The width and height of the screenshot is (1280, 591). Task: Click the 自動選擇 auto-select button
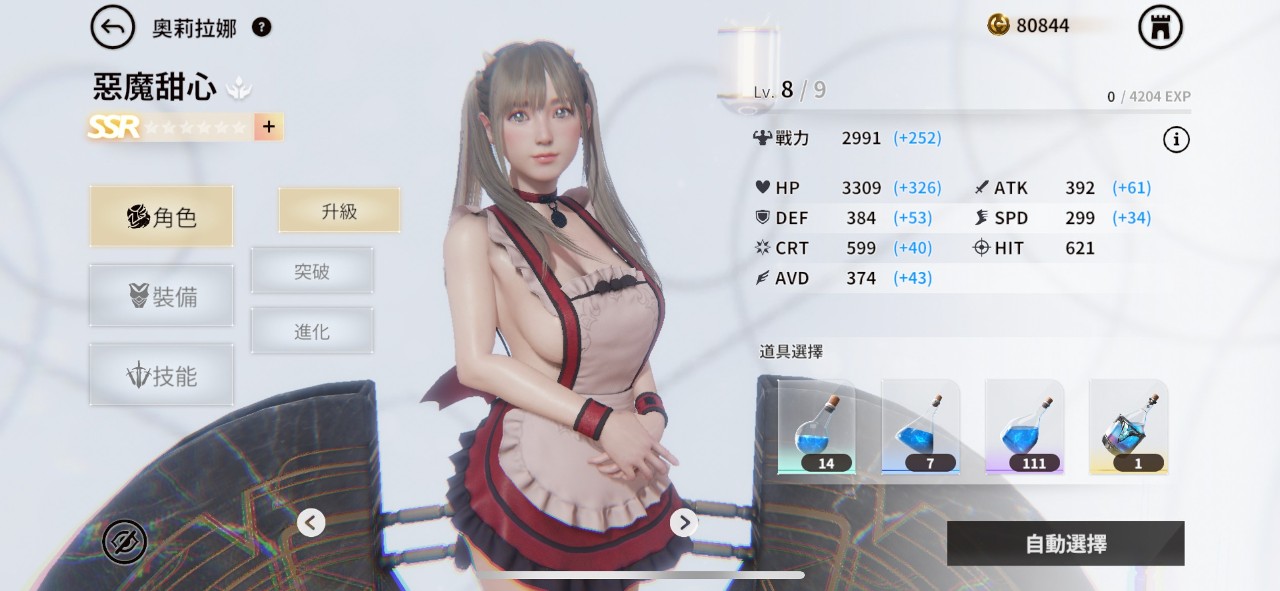[x=1065, y=544]
